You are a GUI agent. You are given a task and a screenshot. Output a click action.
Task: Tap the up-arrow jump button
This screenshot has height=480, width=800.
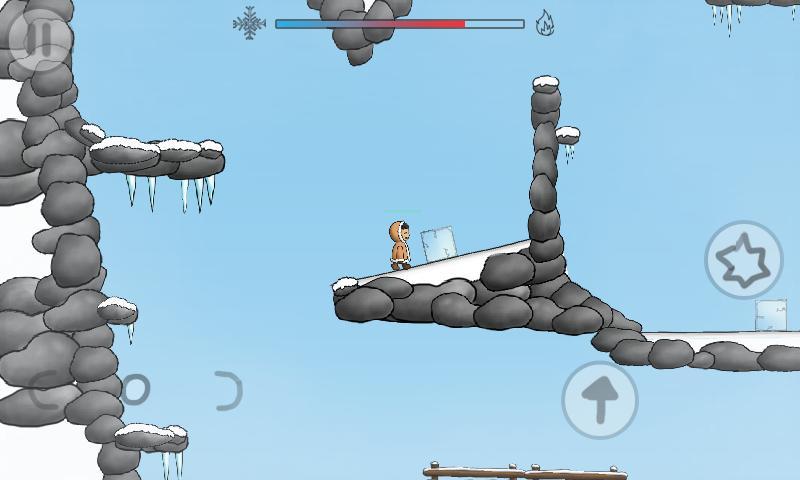click(x=600, y=399)
